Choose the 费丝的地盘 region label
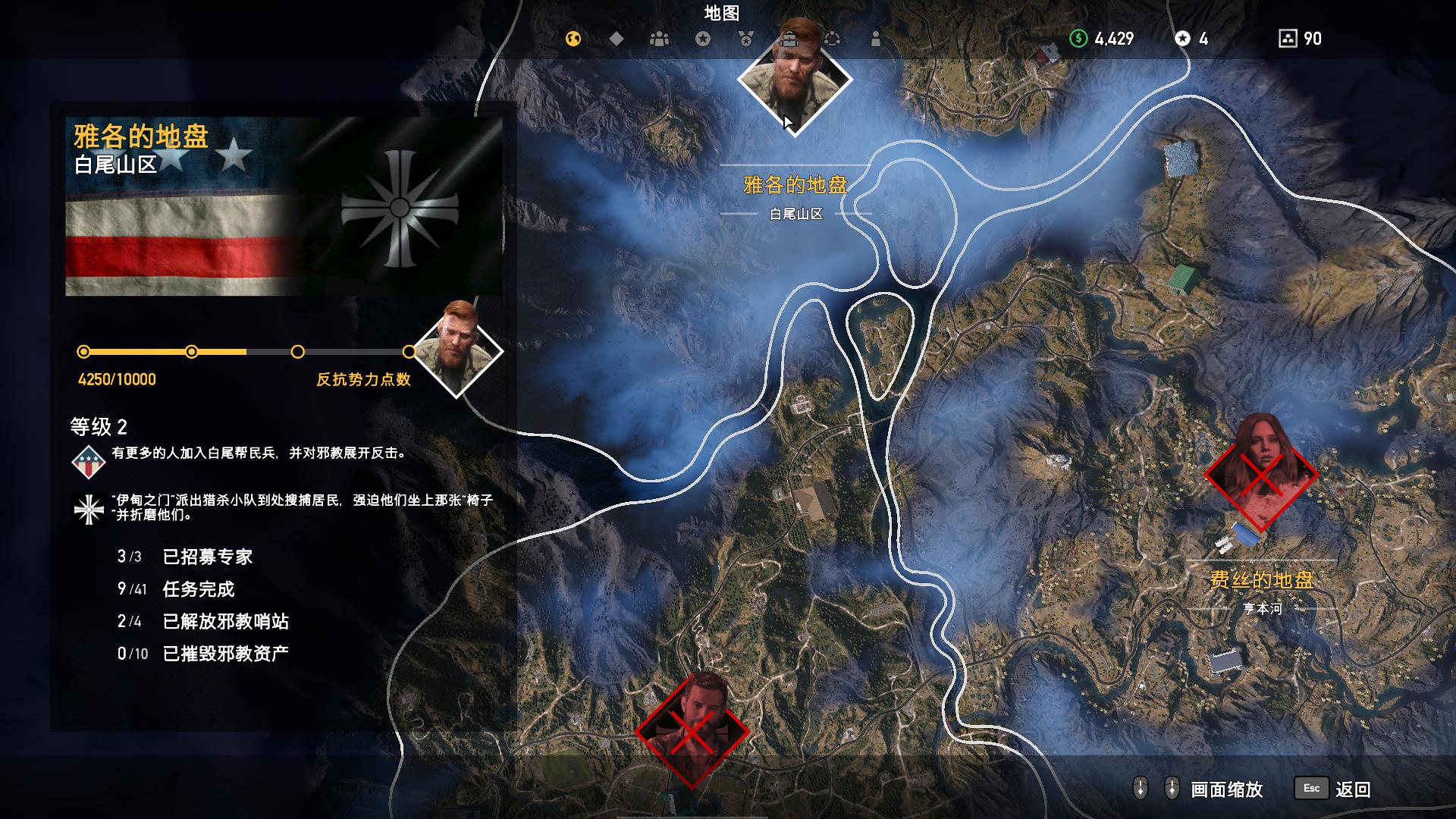 click(x=1262, y=580)
